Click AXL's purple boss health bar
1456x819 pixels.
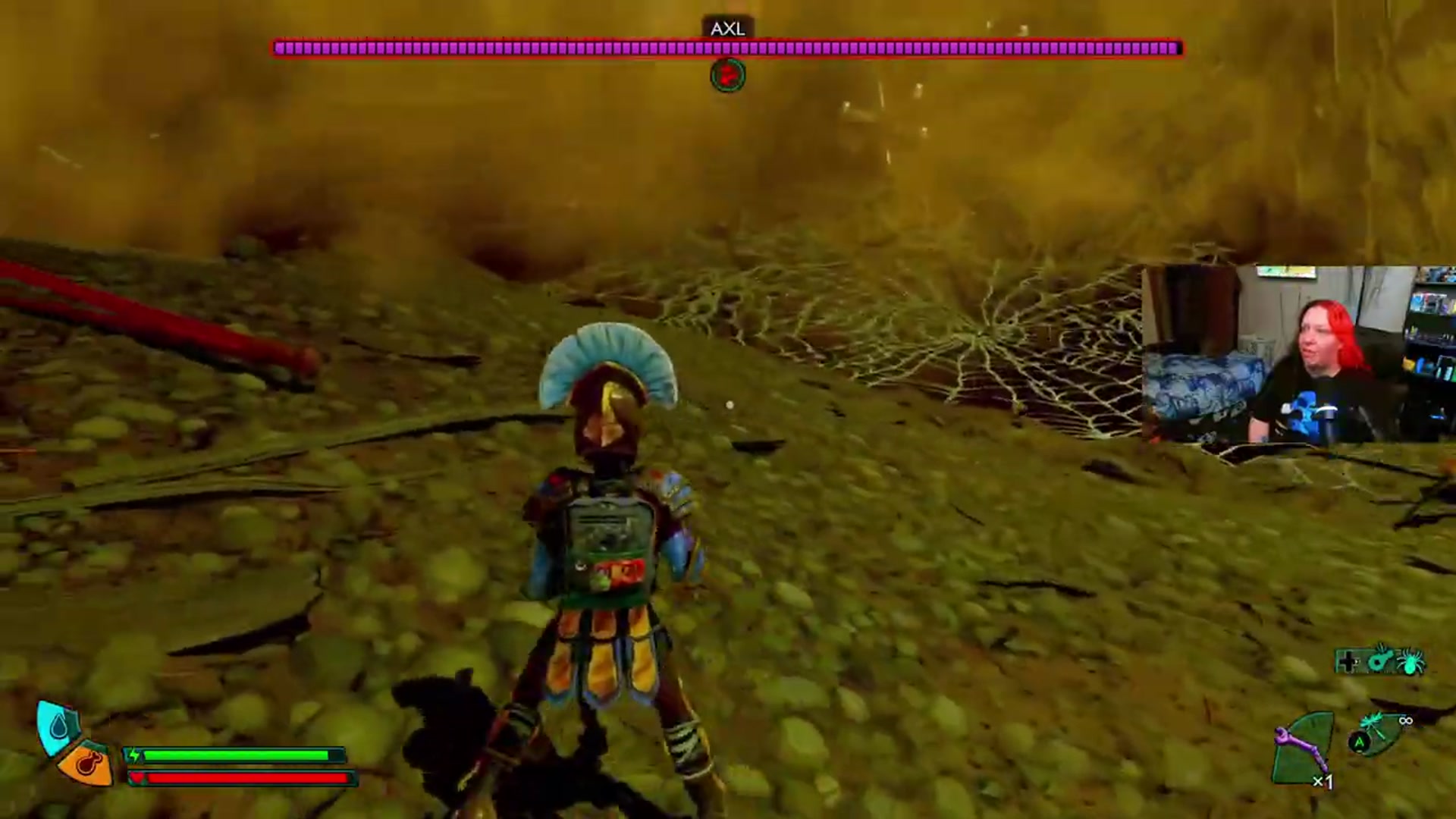pyautogui.click(x=728, y=49)
